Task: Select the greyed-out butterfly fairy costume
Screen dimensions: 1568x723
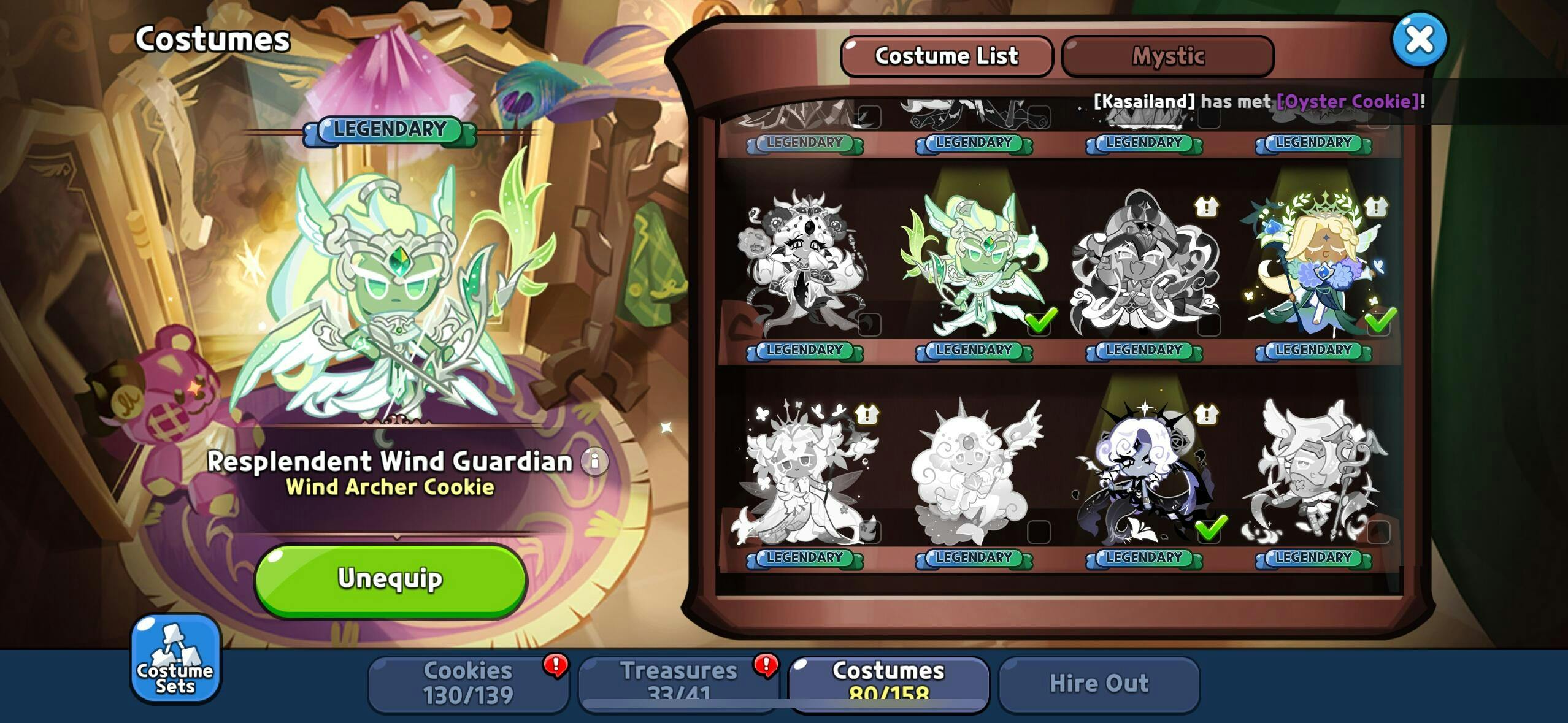Action: click(804, 471)
